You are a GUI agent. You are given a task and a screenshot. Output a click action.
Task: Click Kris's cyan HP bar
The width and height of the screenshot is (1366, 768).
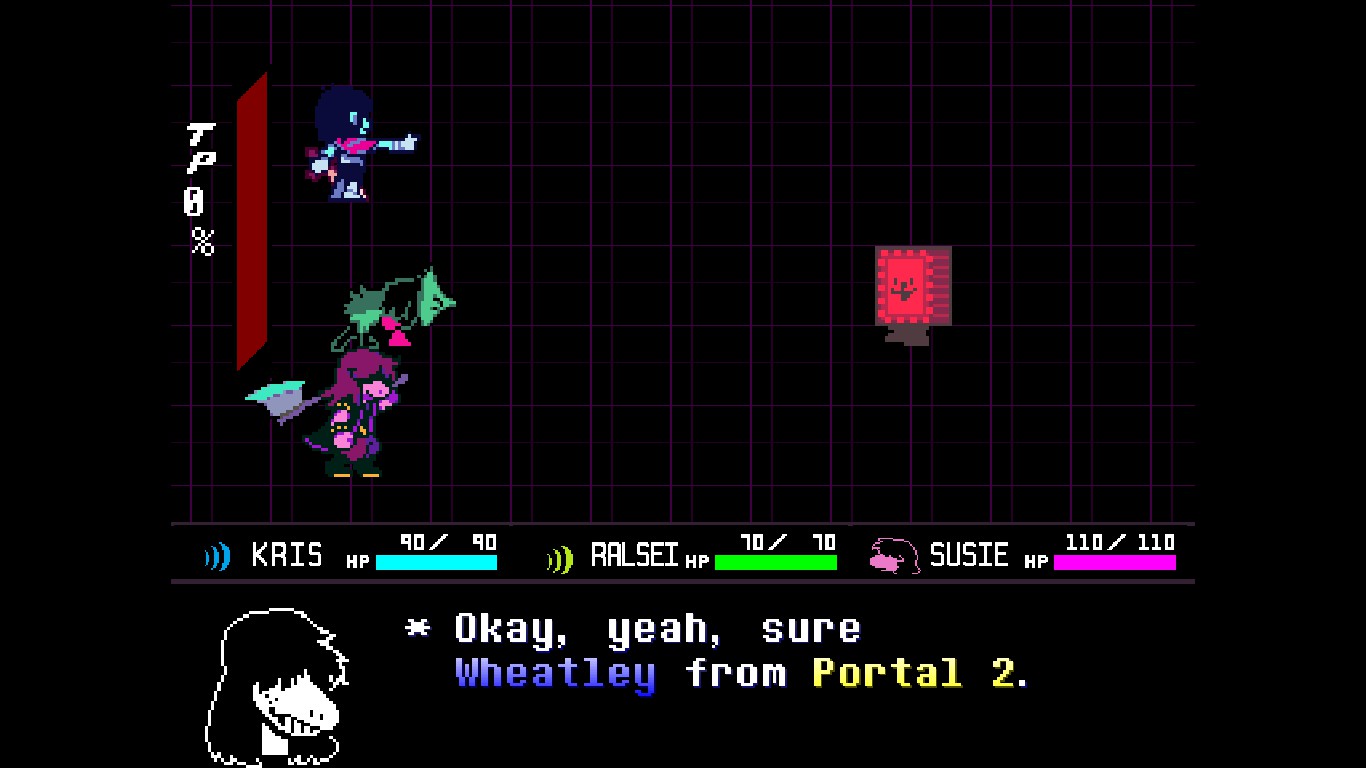point(435,562)
